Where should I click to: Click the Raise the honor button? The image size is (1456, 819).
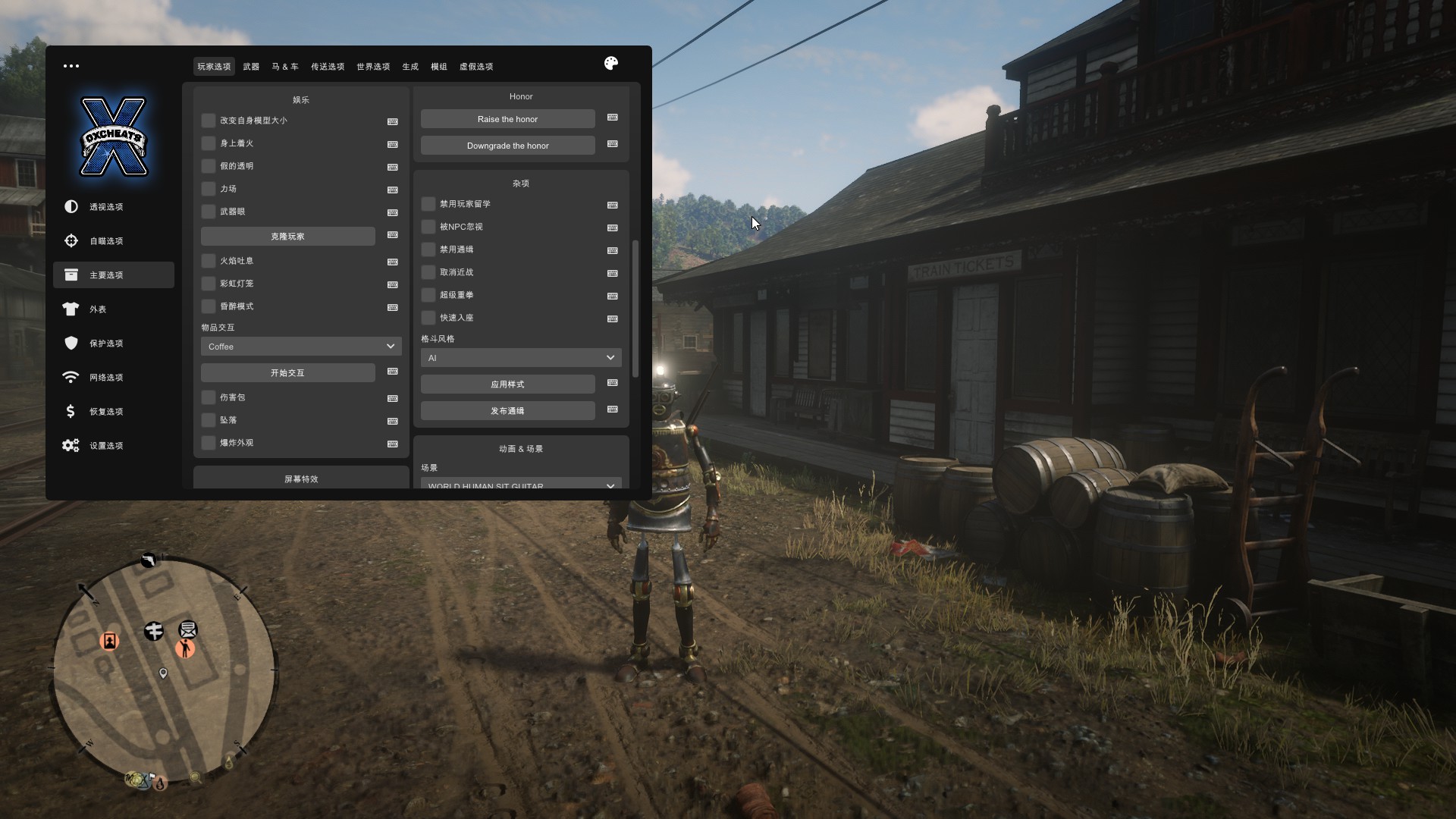click(507, 119)
